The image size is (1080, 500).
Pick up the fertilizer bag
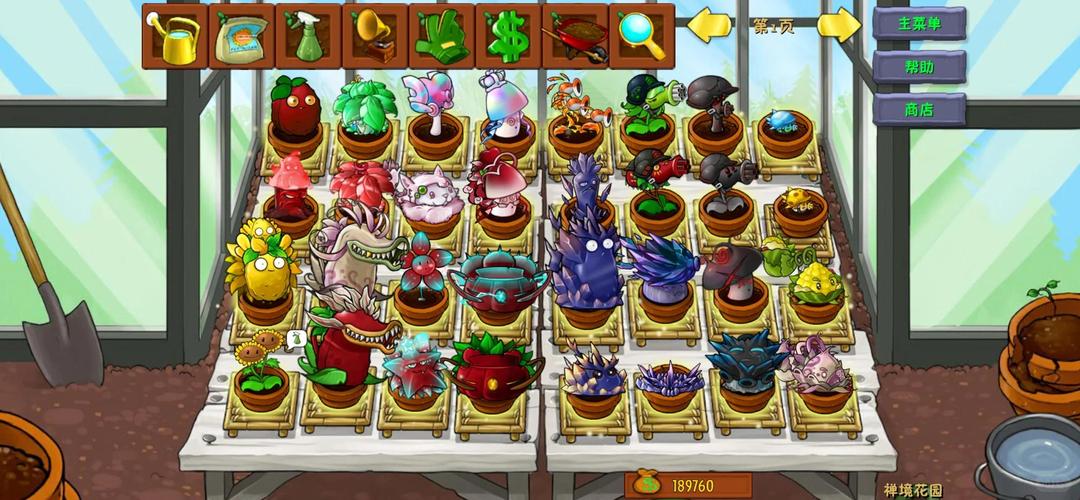[x=241, y=35]
